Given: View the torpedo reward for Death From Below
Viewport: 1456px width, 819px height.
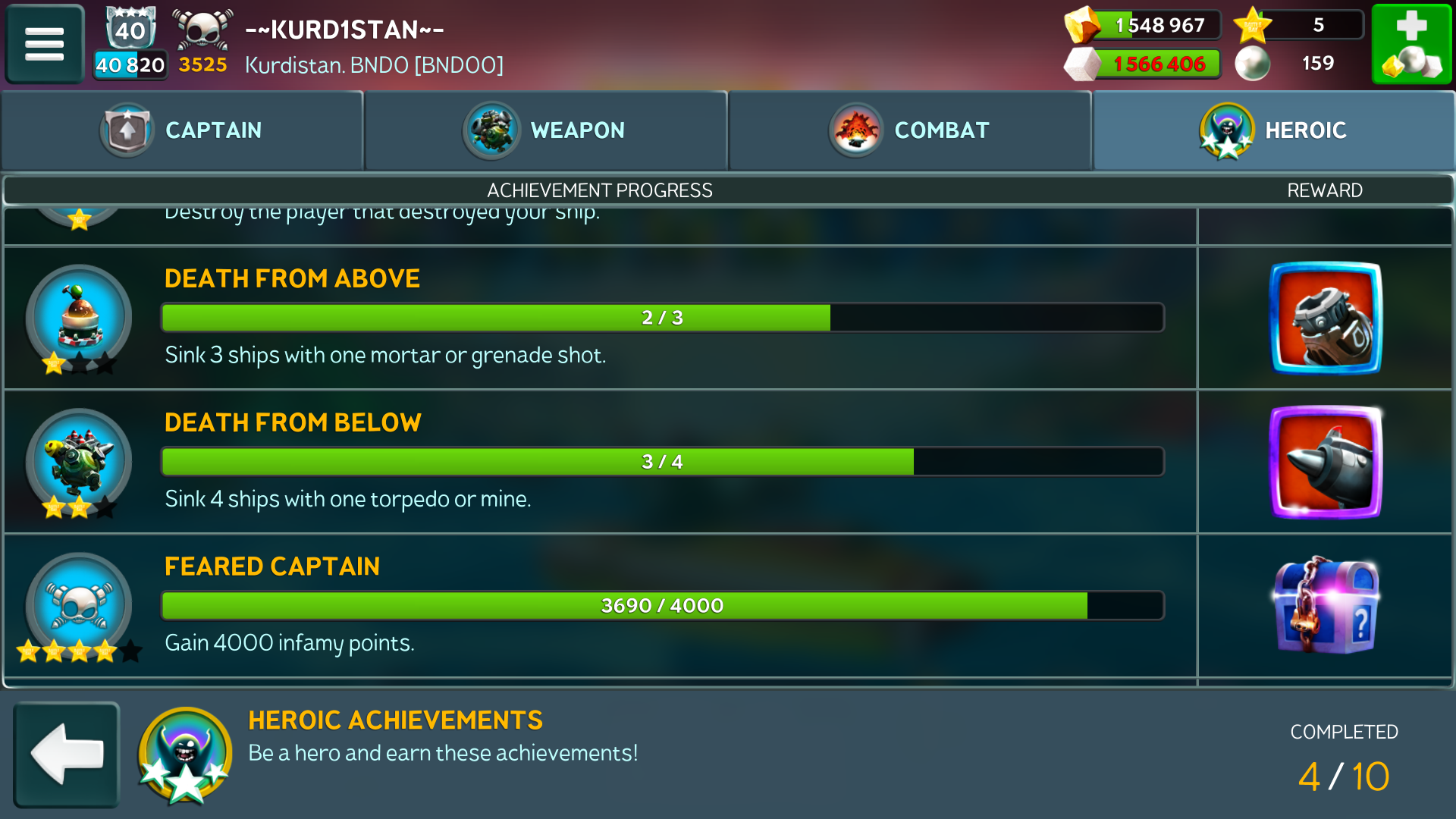Looking at the screenshot, I should (x=1326, y=462).
